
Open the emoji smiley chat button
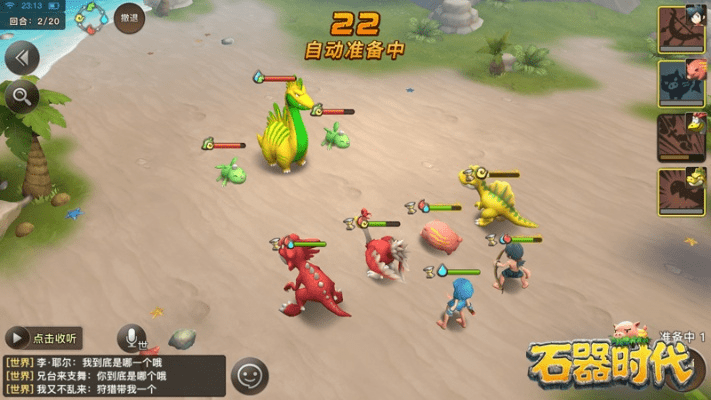click(250, 376)
